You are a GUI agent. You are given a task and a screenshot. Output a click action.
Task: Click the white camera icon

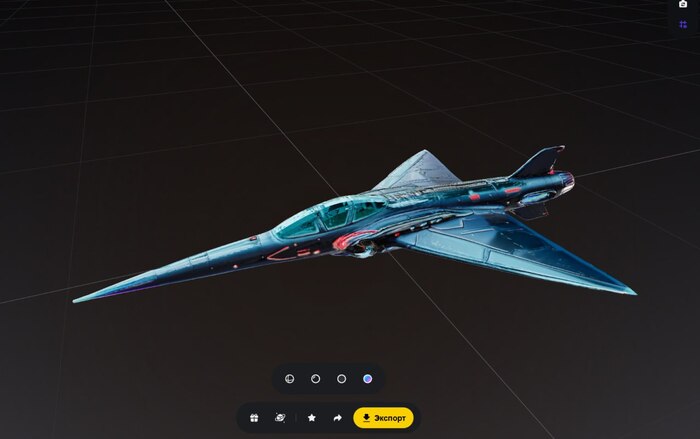click(x=683, y=4)
